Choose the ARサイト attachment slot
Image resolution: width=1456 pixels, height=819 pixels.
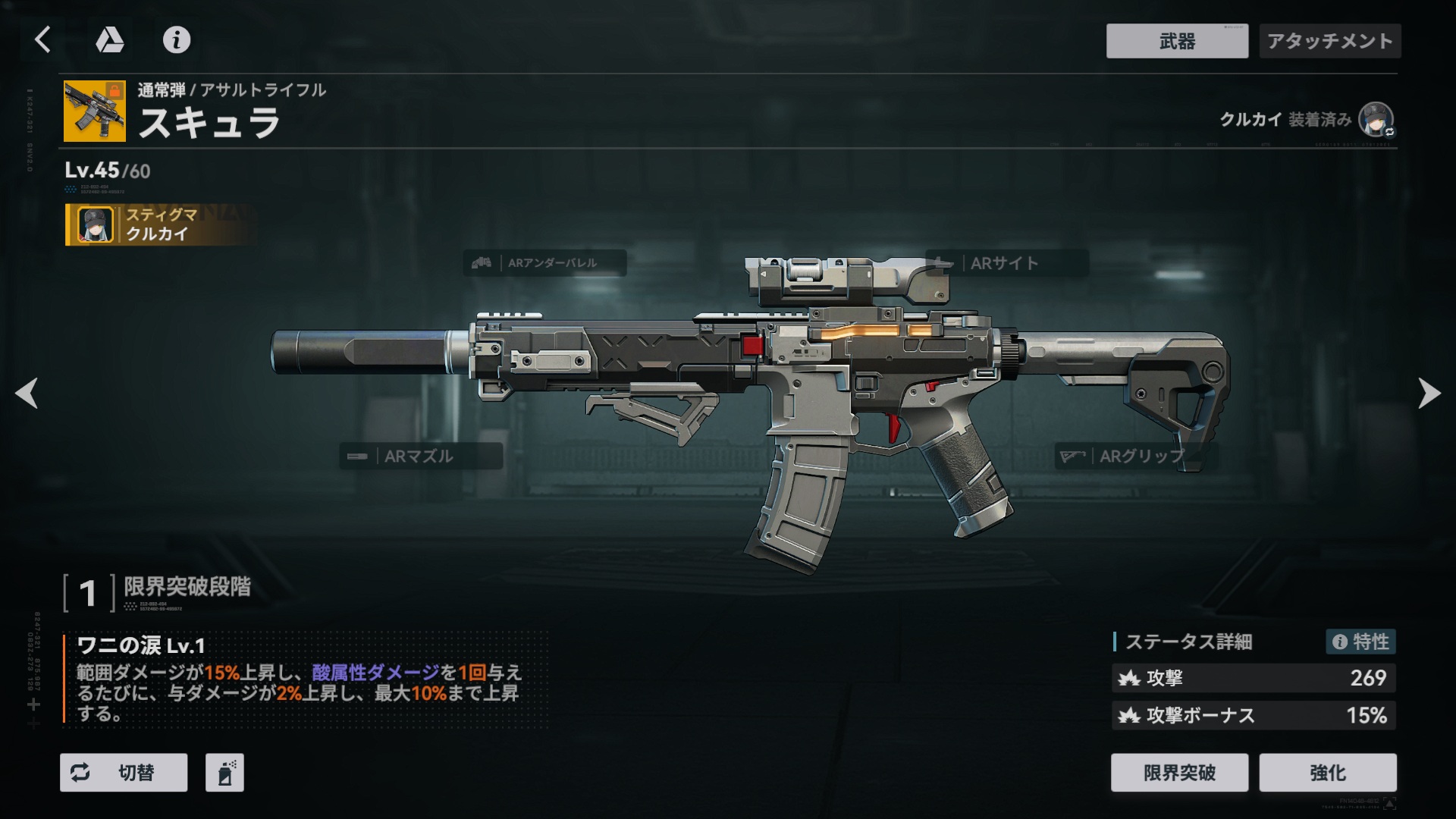[1006, 263]
